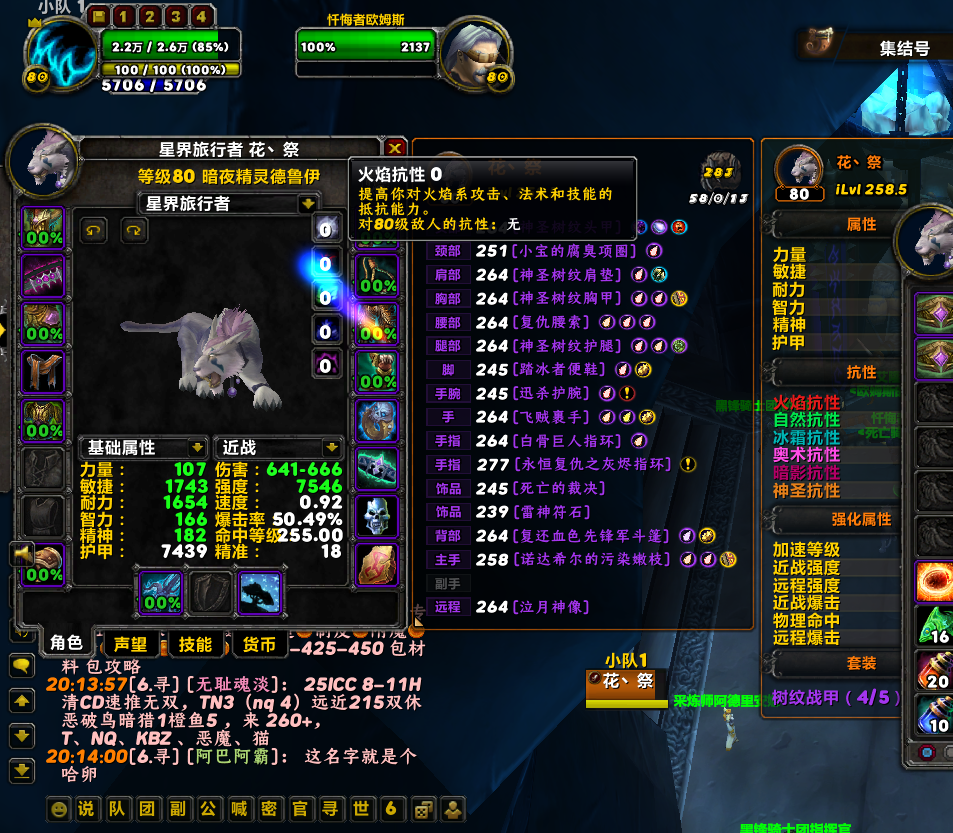This screenshot has width=953, height=833.
Task: Open the 近战 melee stats dropdown
Action: click(332, 448)
